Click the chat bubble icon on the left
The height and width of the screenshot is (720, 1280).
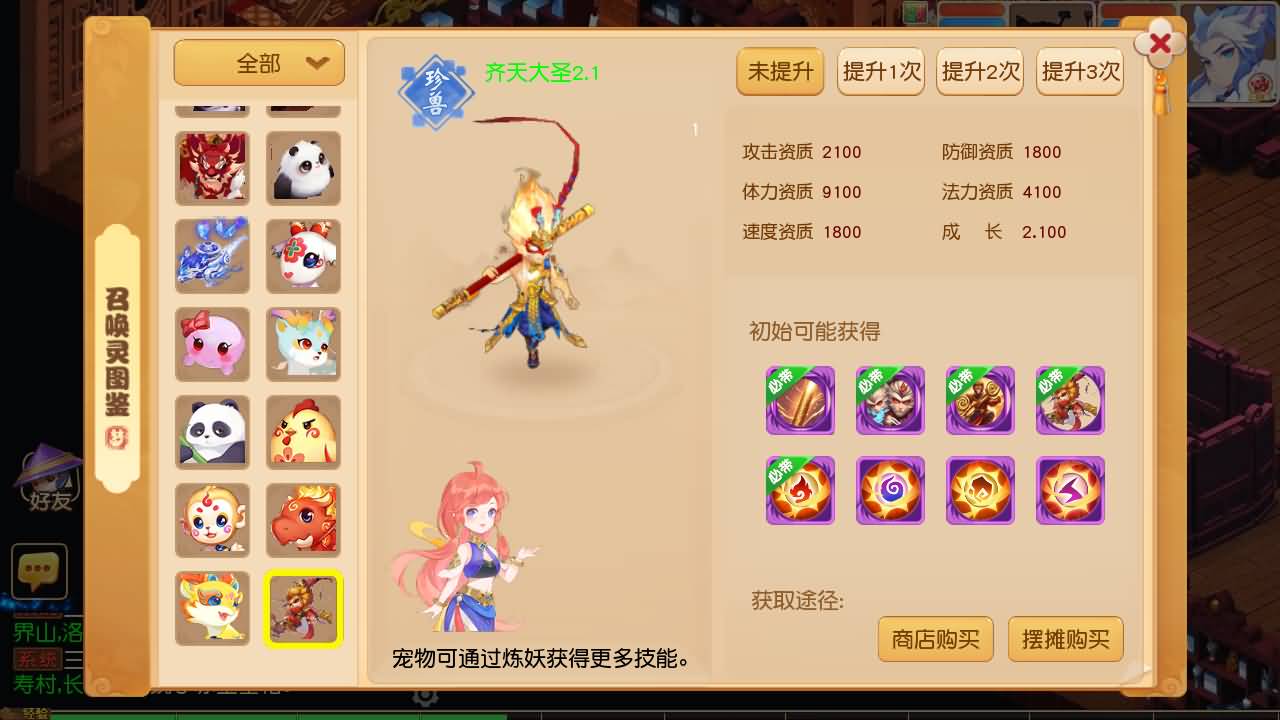click(38, 573)
